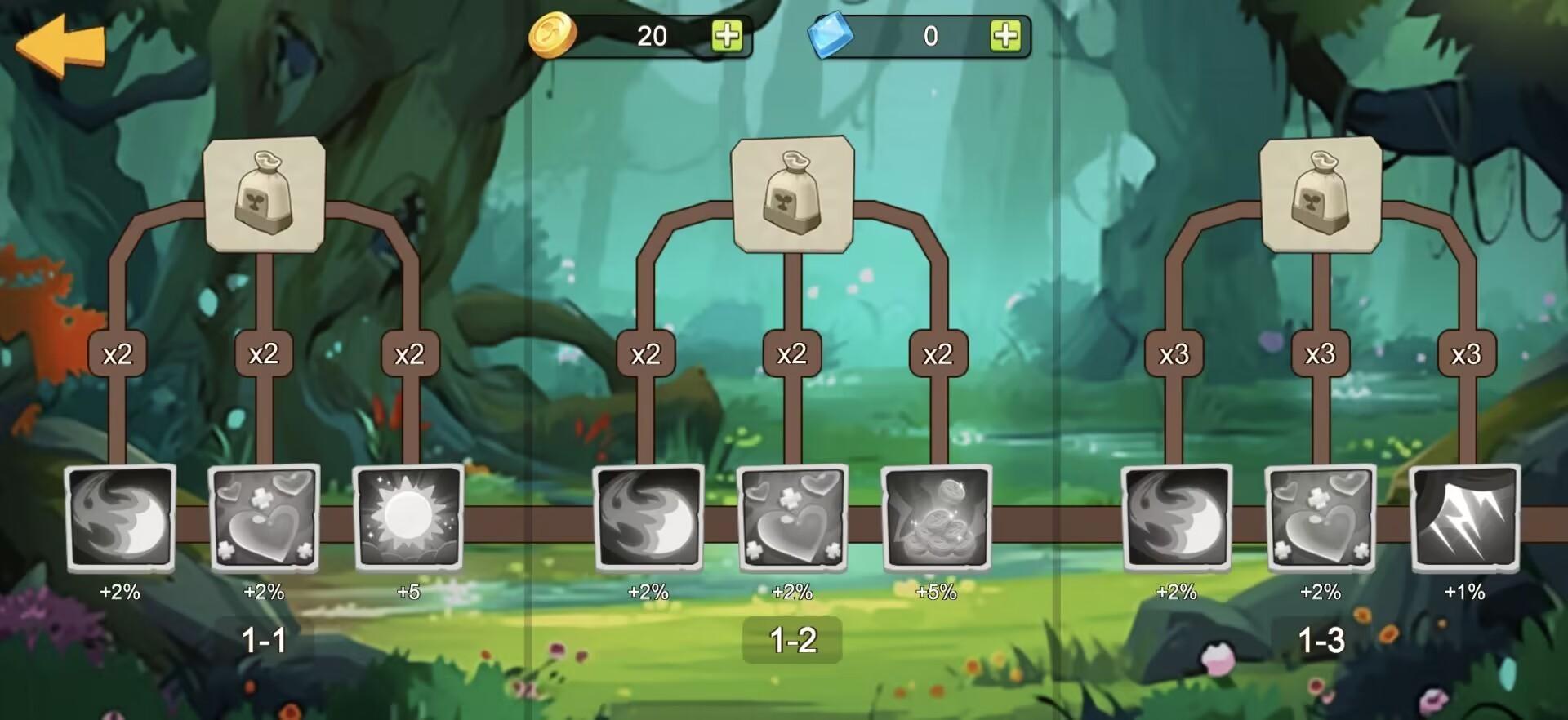Click the plus button beside the coin count

click(725, 36)
